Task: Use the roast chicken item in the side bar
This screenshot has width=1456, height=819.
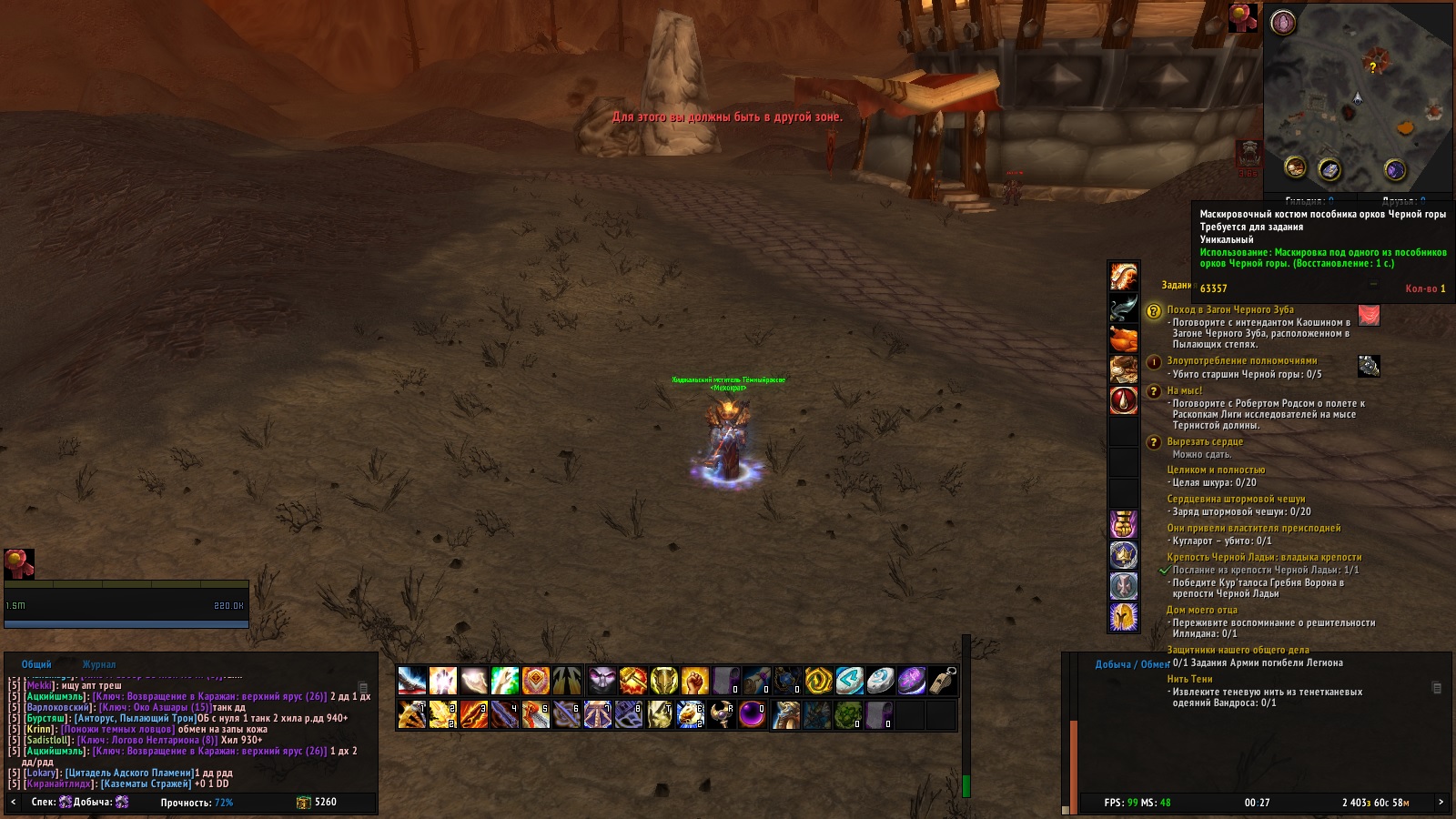Action: 1124,339
